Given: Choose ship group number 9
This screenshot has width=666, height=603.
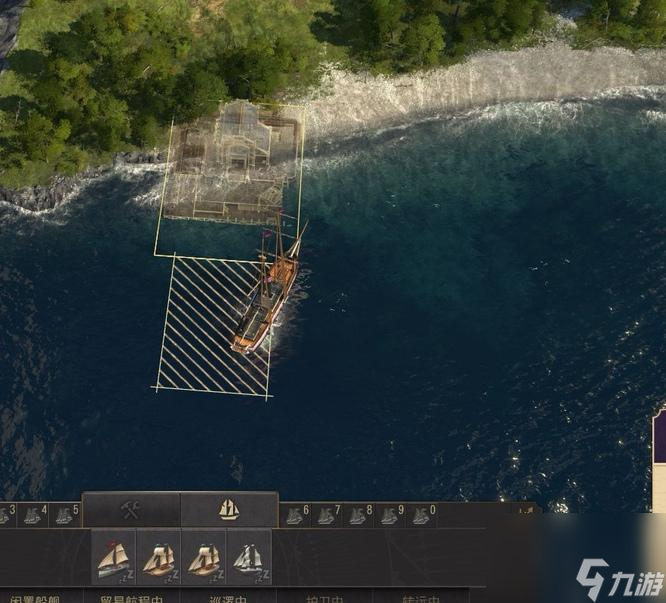Looking at the screenshot, I should pyautogui.click(x=389, y=515).
